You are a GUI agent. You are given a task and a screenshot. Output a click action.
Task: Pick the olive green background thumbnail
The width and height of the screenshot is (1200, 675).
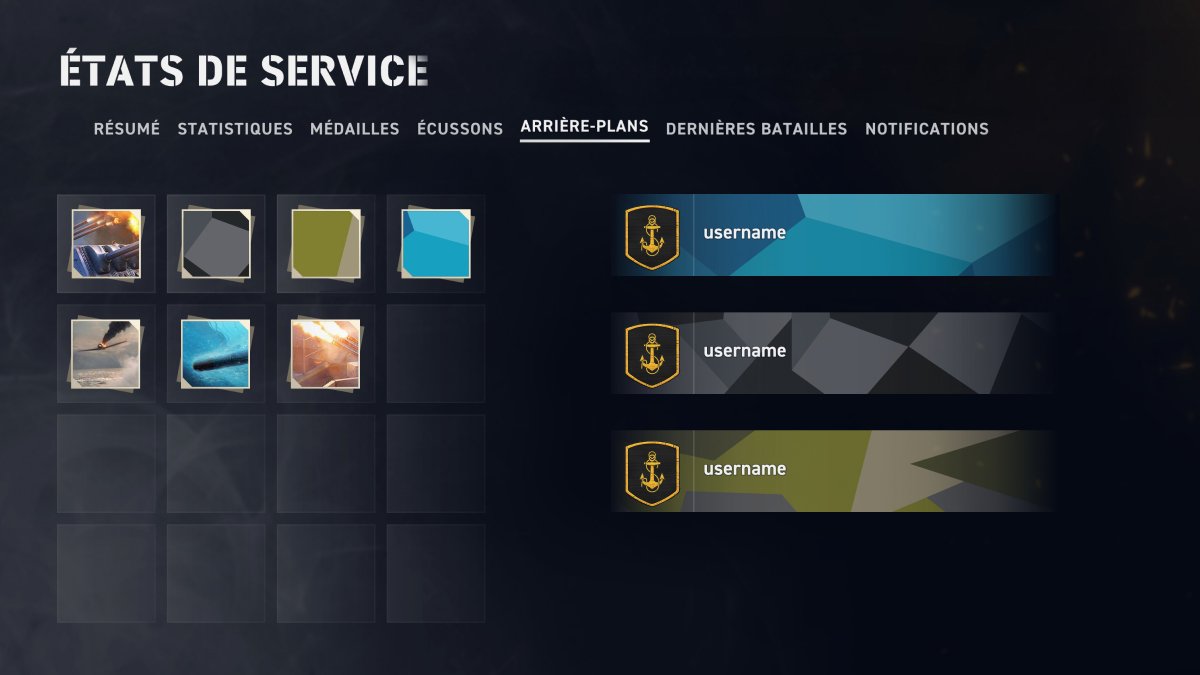click(326, 243)
